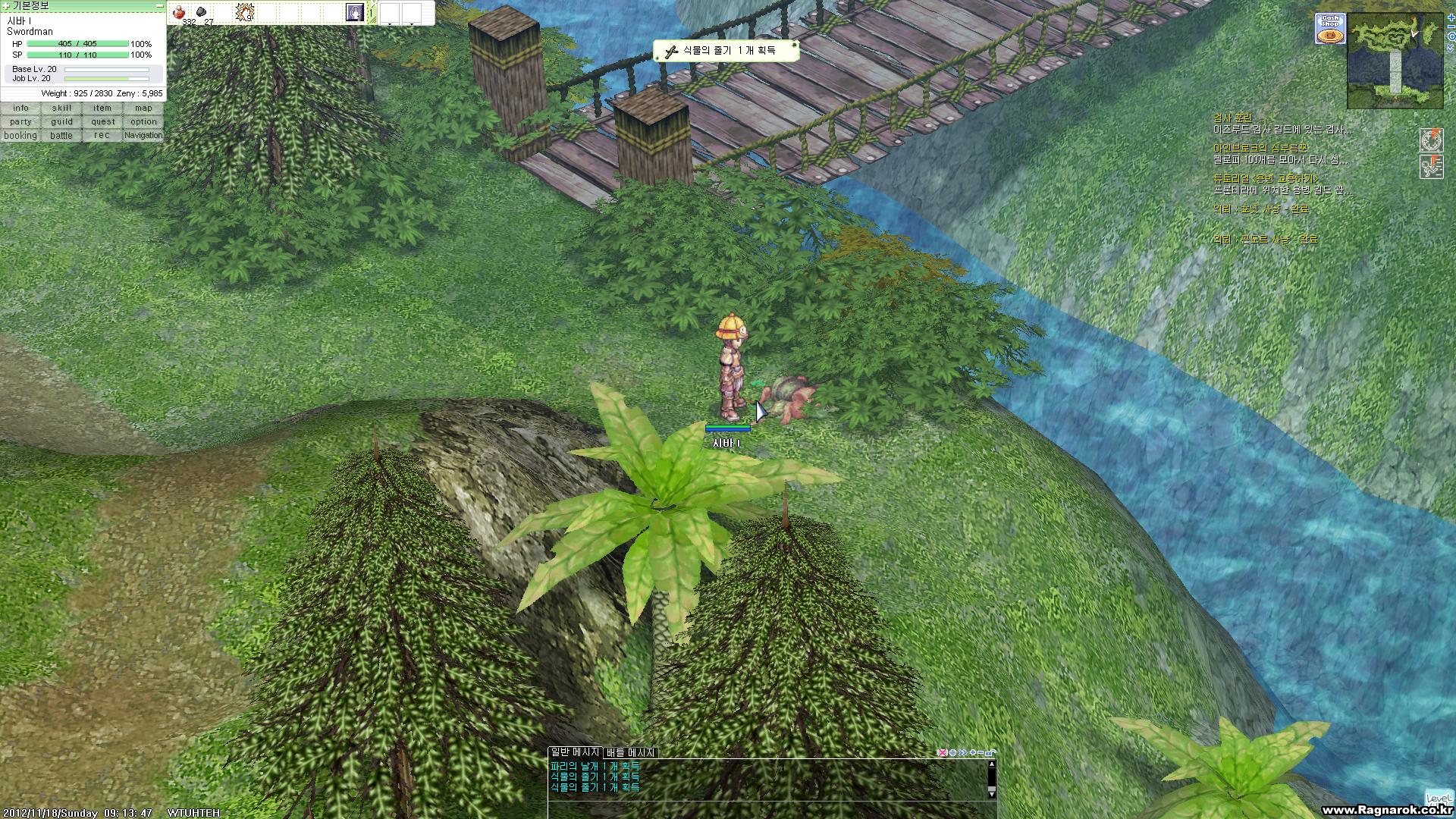This screenshot has height=819, width=1456.
Task: Open the party window
Action: click(20, 122)
